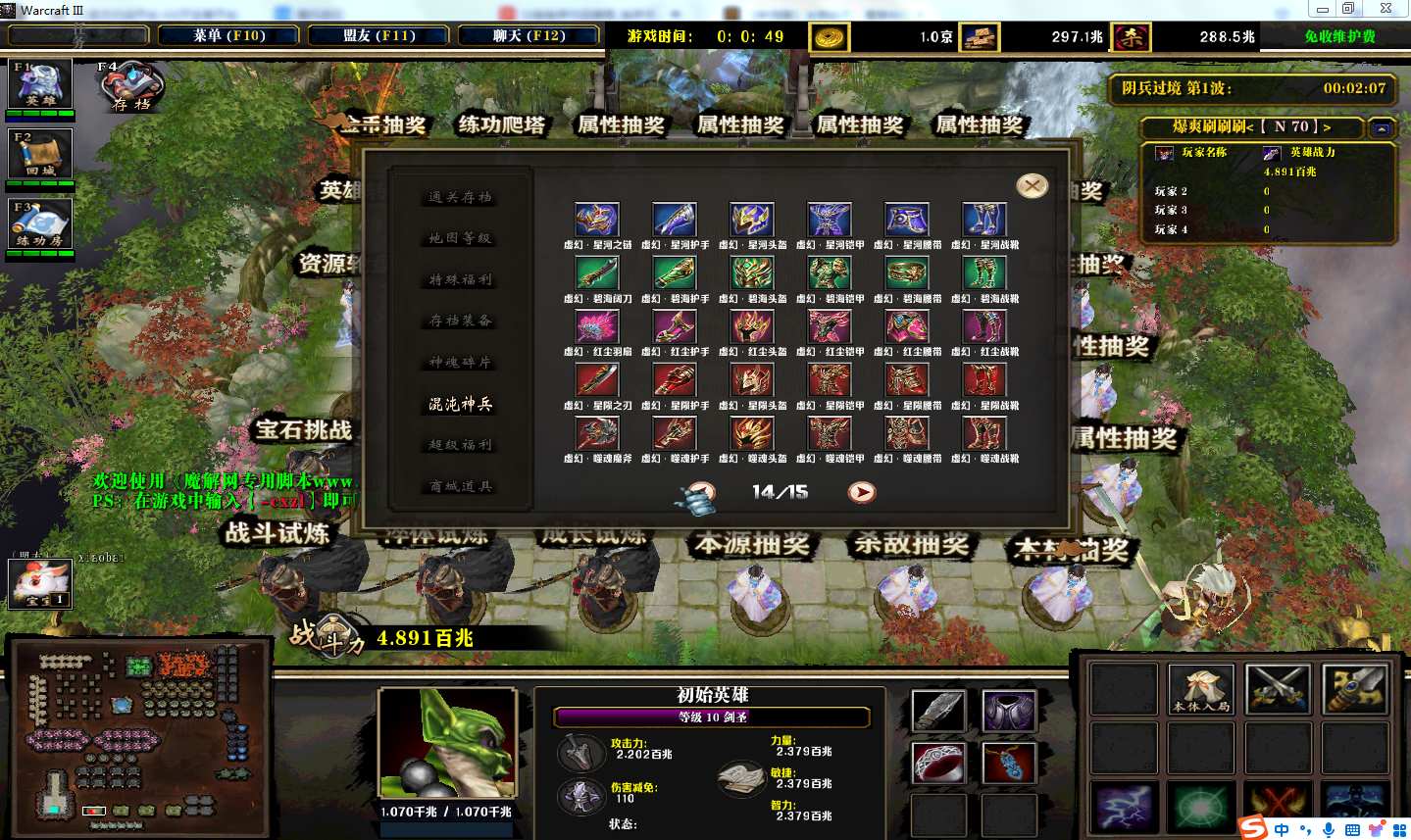Close the equipment list panel
Image resolution: width=1411 pixels, height=840 pixels.
click(1032, 186)
